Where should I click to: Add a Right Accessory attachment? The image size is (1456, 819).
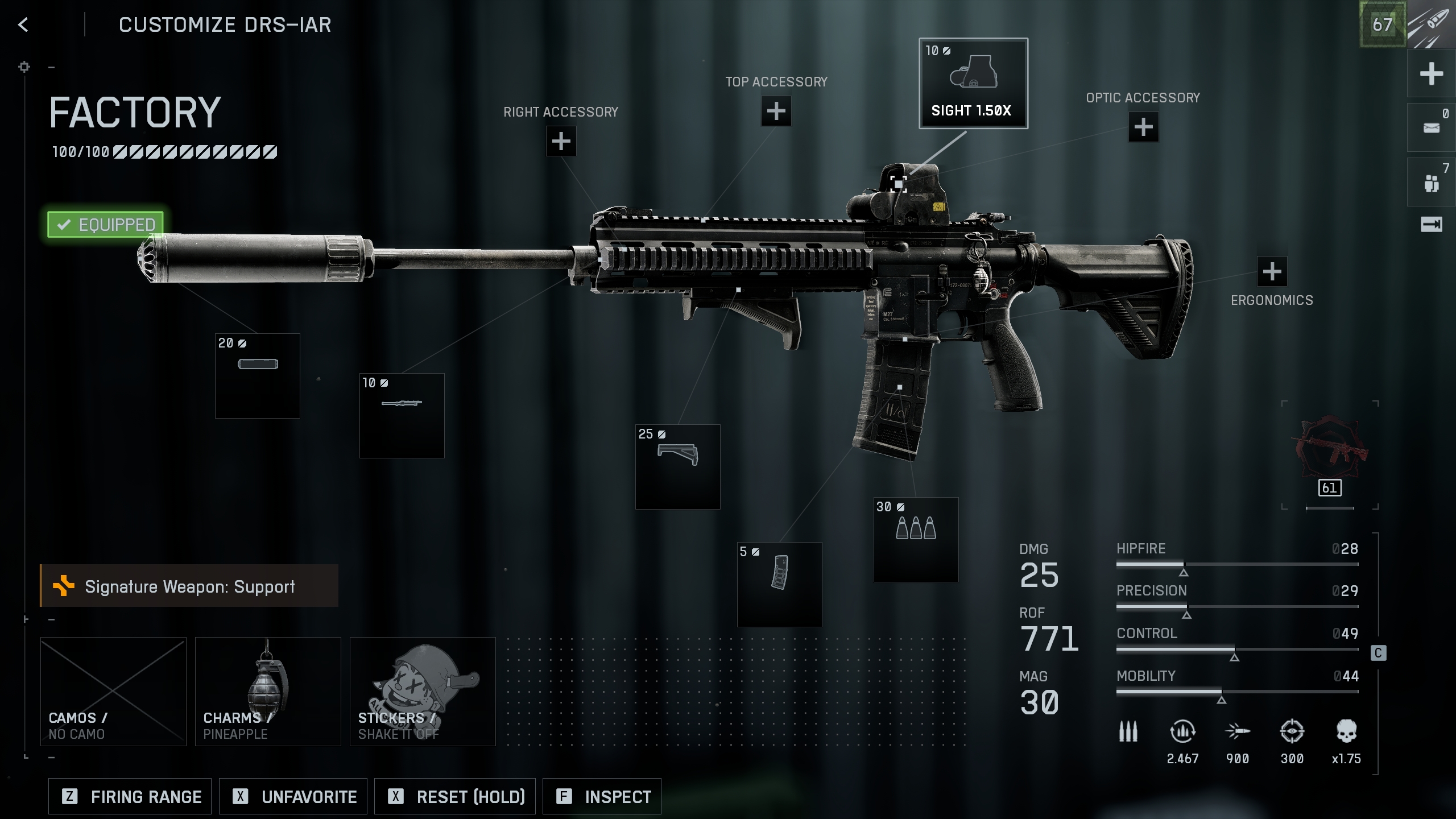[x=561, y=141]
